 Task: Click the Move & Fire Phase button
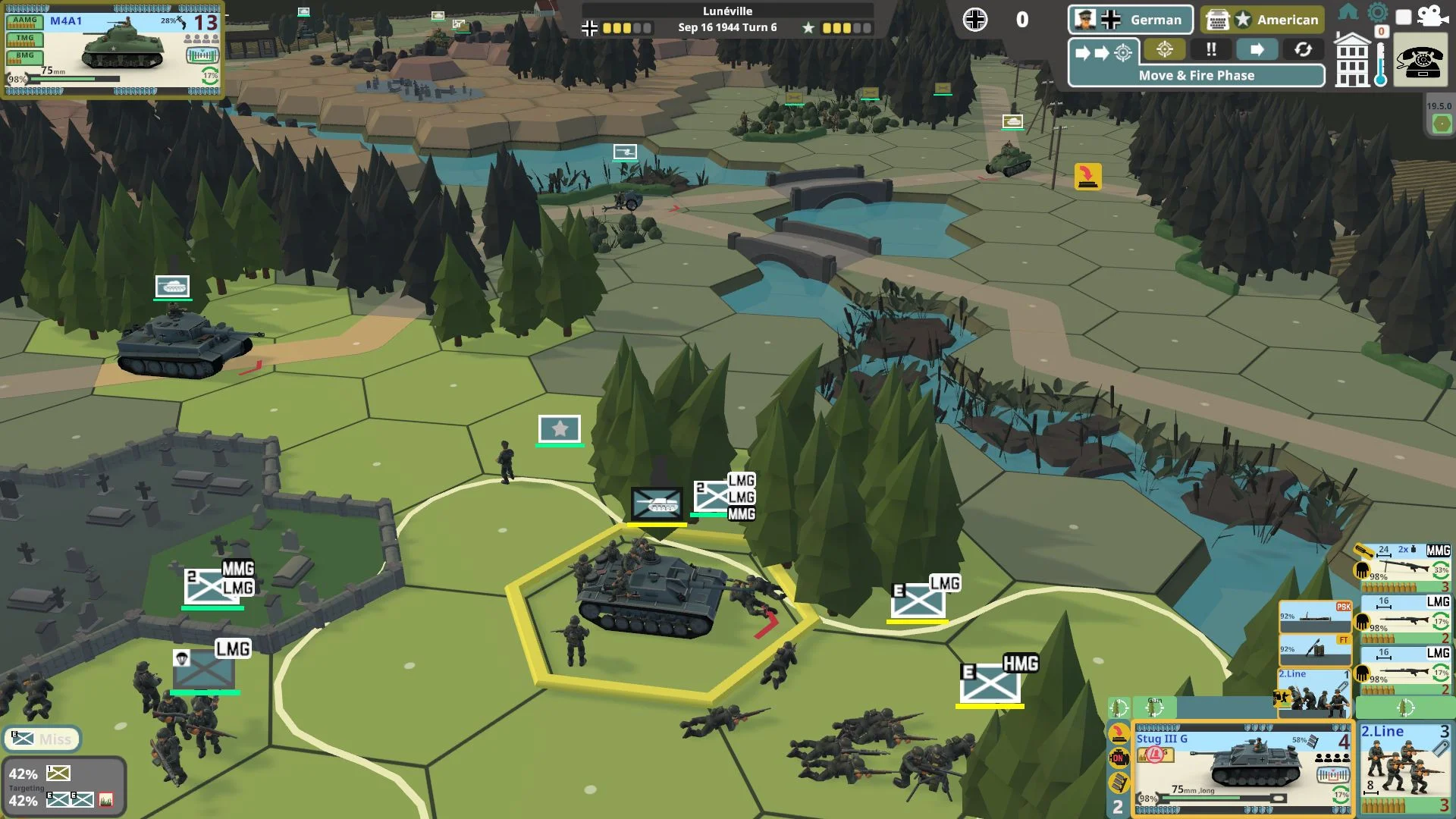[1196, 75]
